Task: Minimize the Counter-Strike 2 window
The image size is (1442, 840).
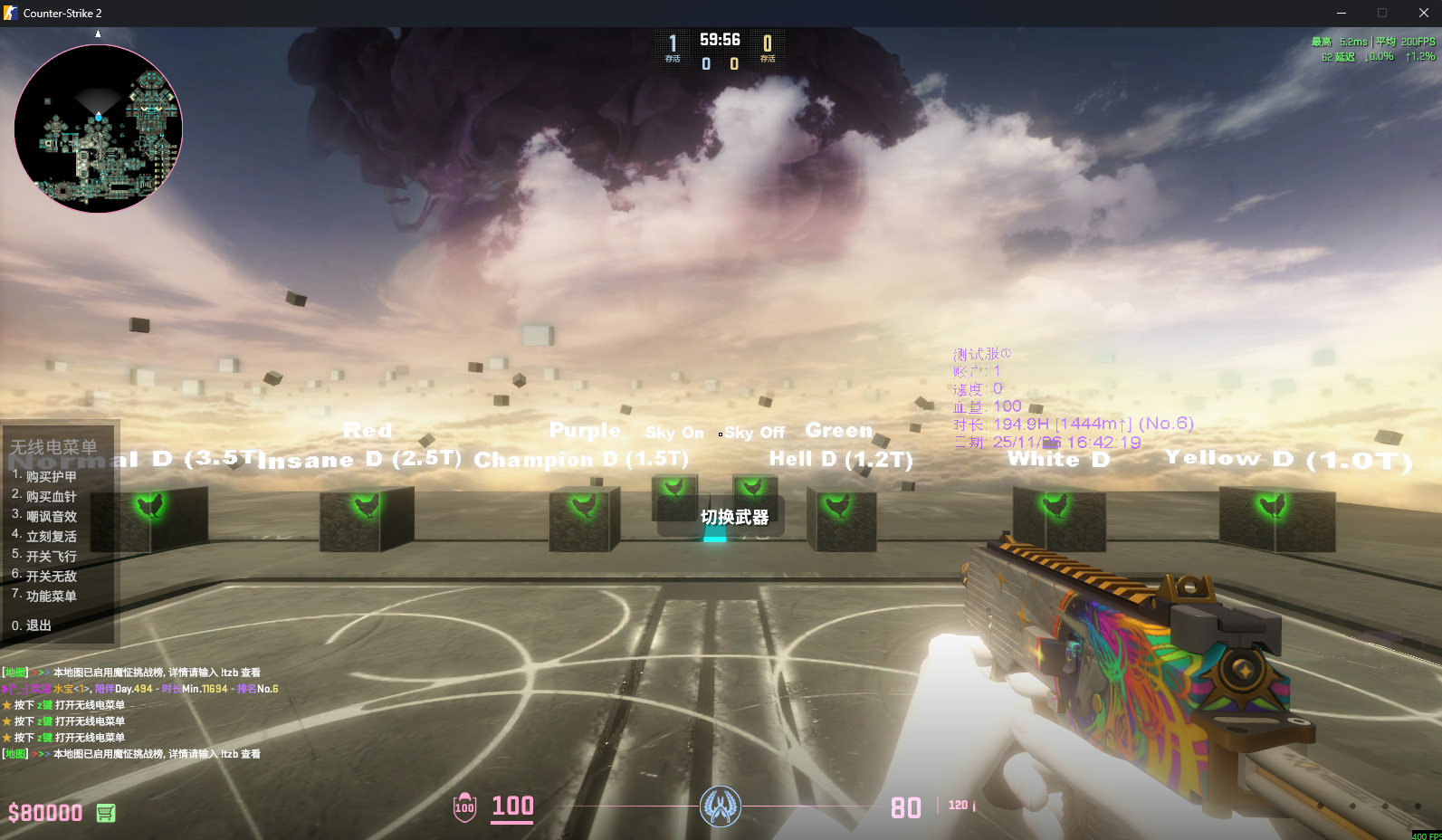Action: point(1342,13)
